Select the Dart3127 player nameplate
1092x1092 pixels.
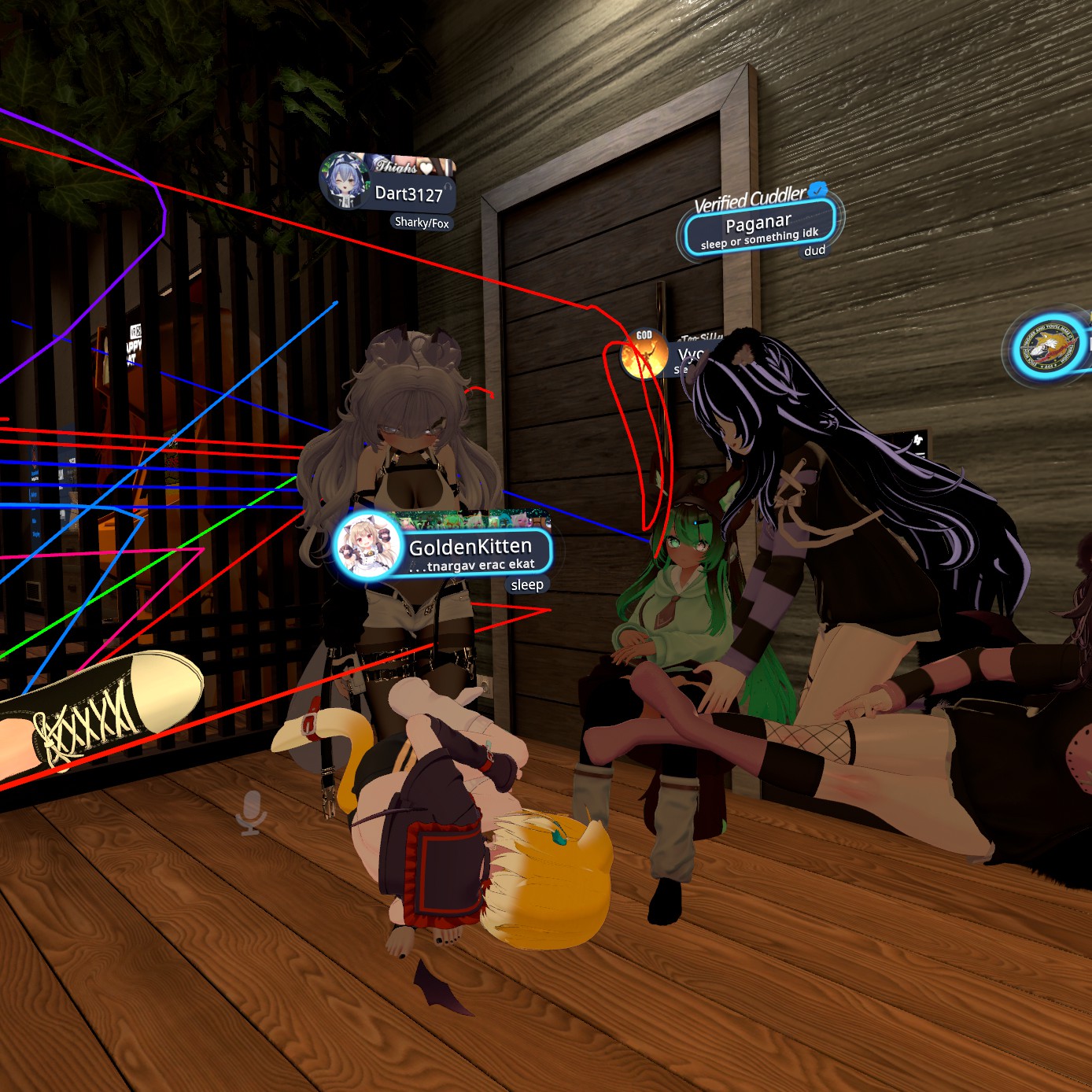408,194
